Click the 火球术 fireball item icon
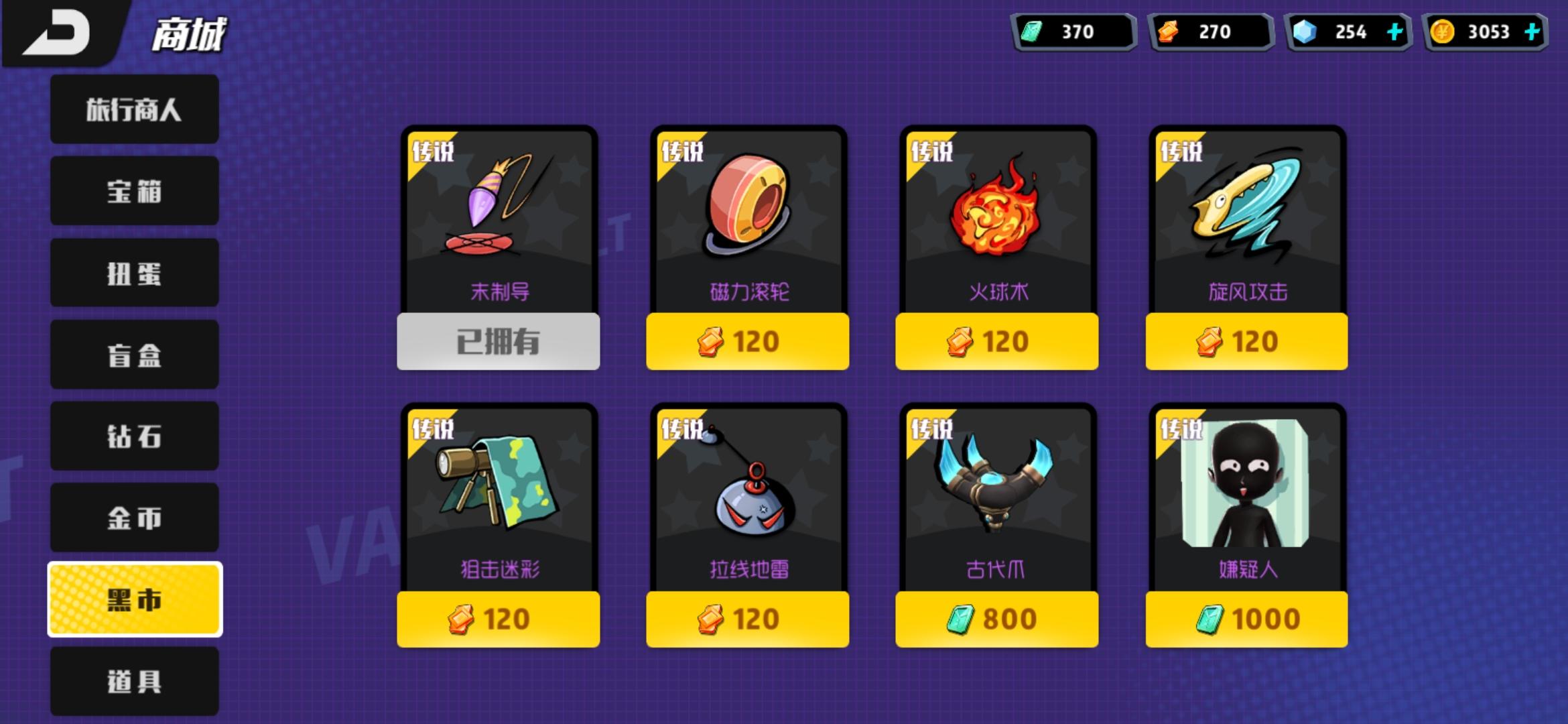The image size is (1568, 724). (x=996, y=208)
